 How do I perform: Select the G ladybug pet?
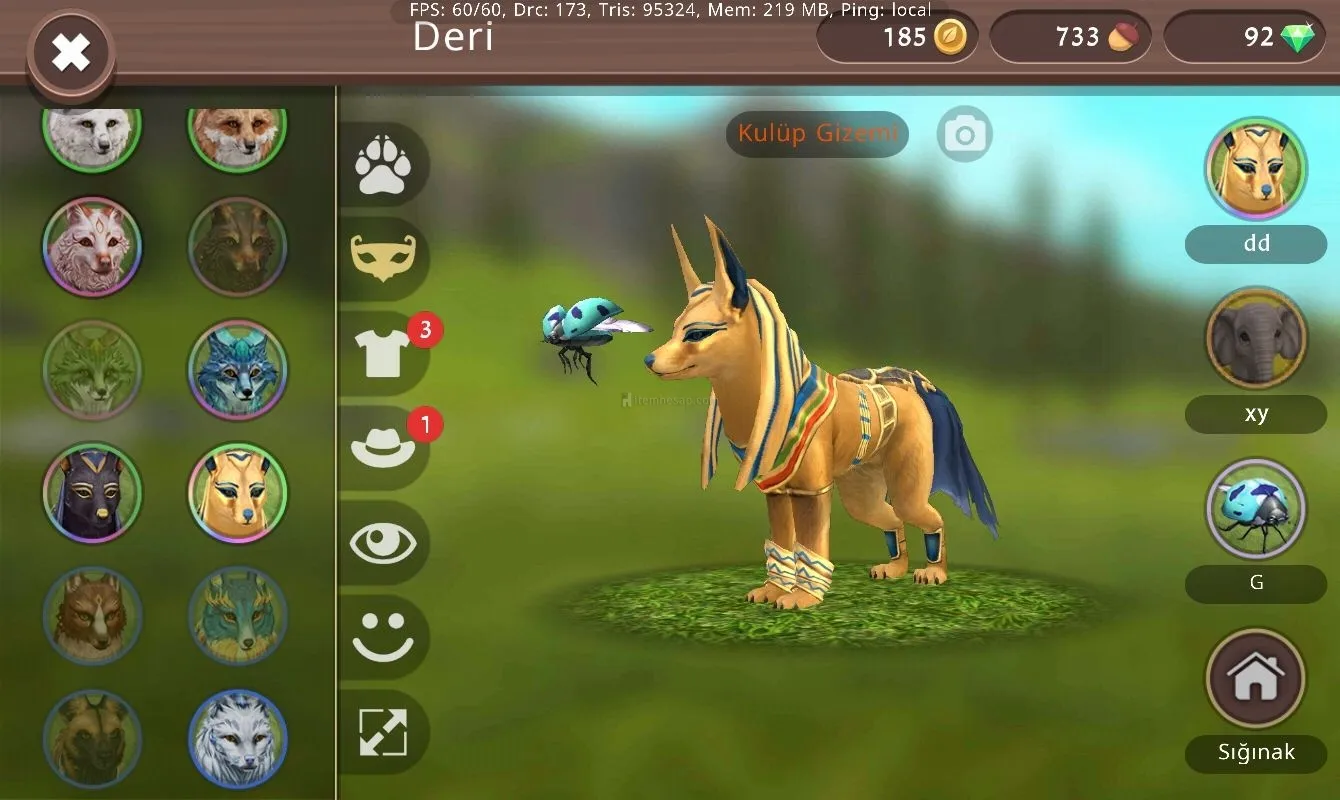click(x=1255, y=509)
